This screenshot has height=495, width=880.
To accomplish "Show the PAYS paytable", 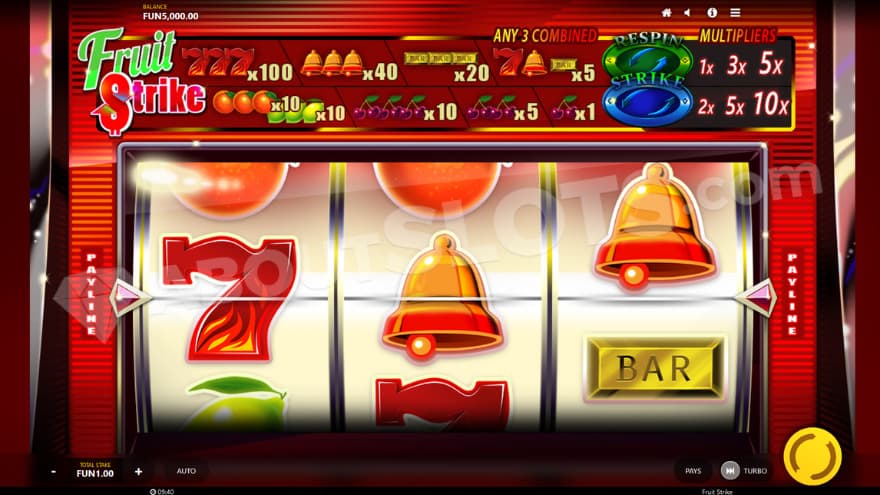I will (693, 471).
